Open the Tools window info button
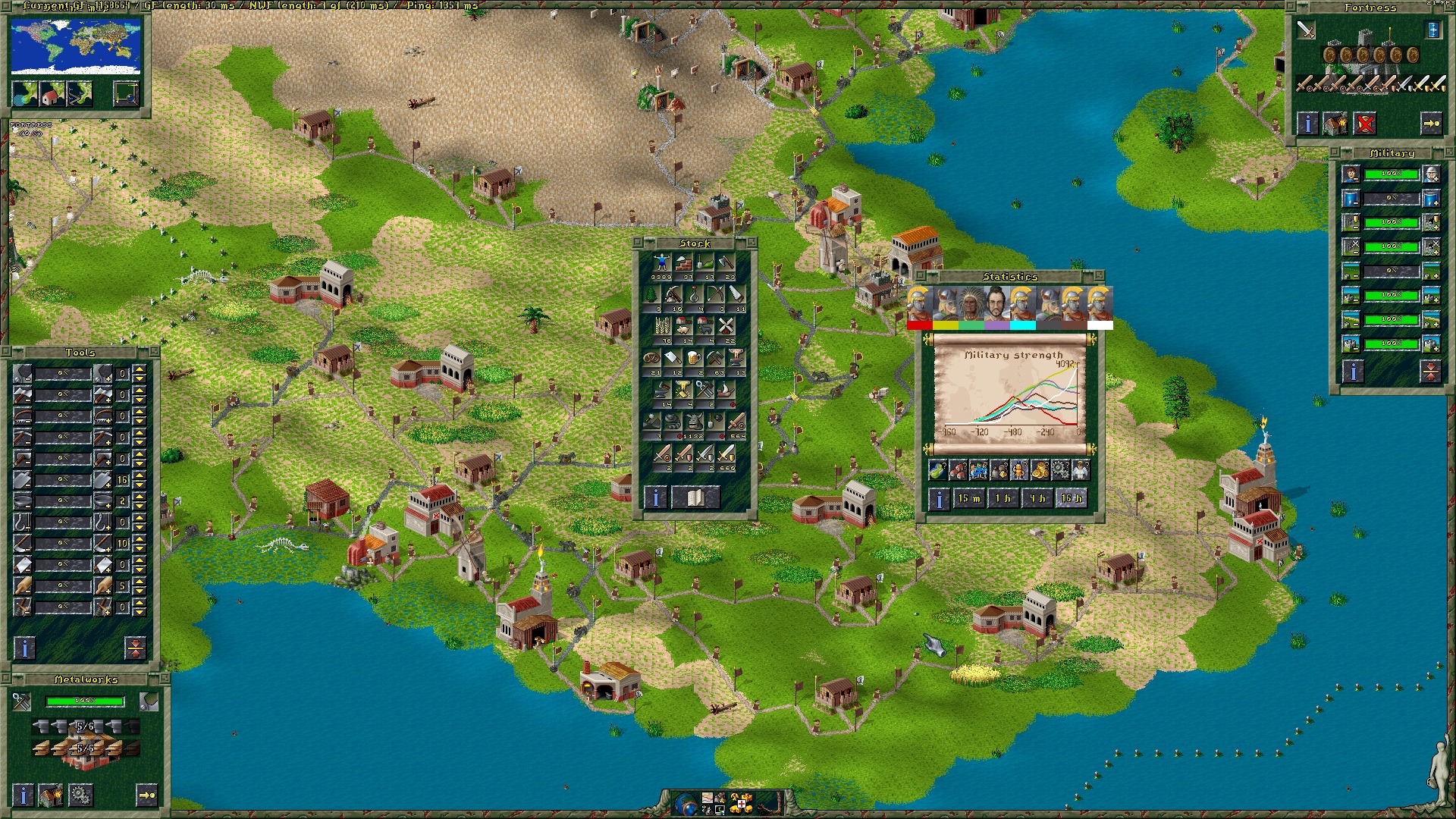 click(24, 648)
